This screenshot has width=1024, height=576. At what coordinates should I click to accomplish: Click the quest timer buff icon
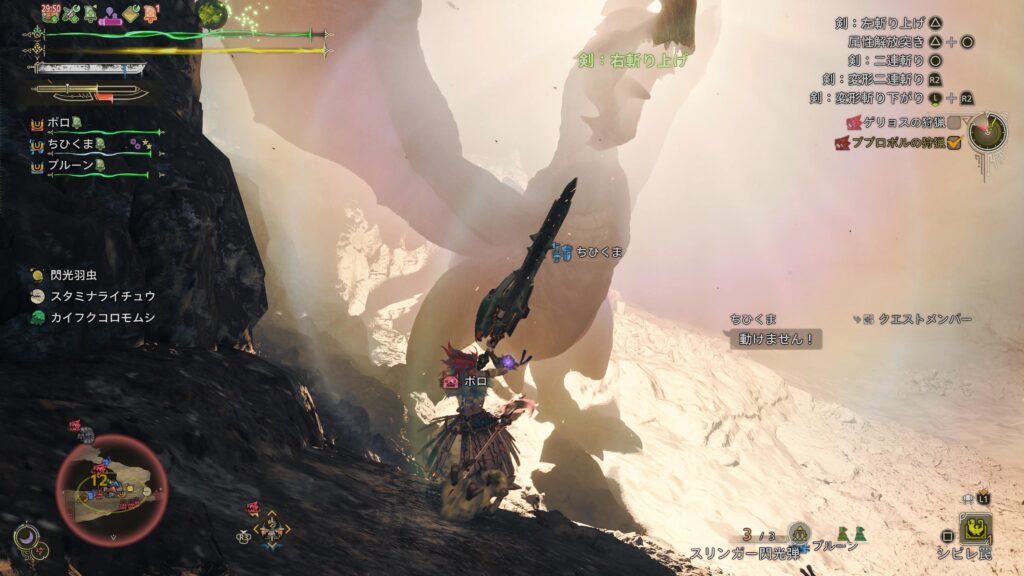pyautogui.click(x=50, y=13)
